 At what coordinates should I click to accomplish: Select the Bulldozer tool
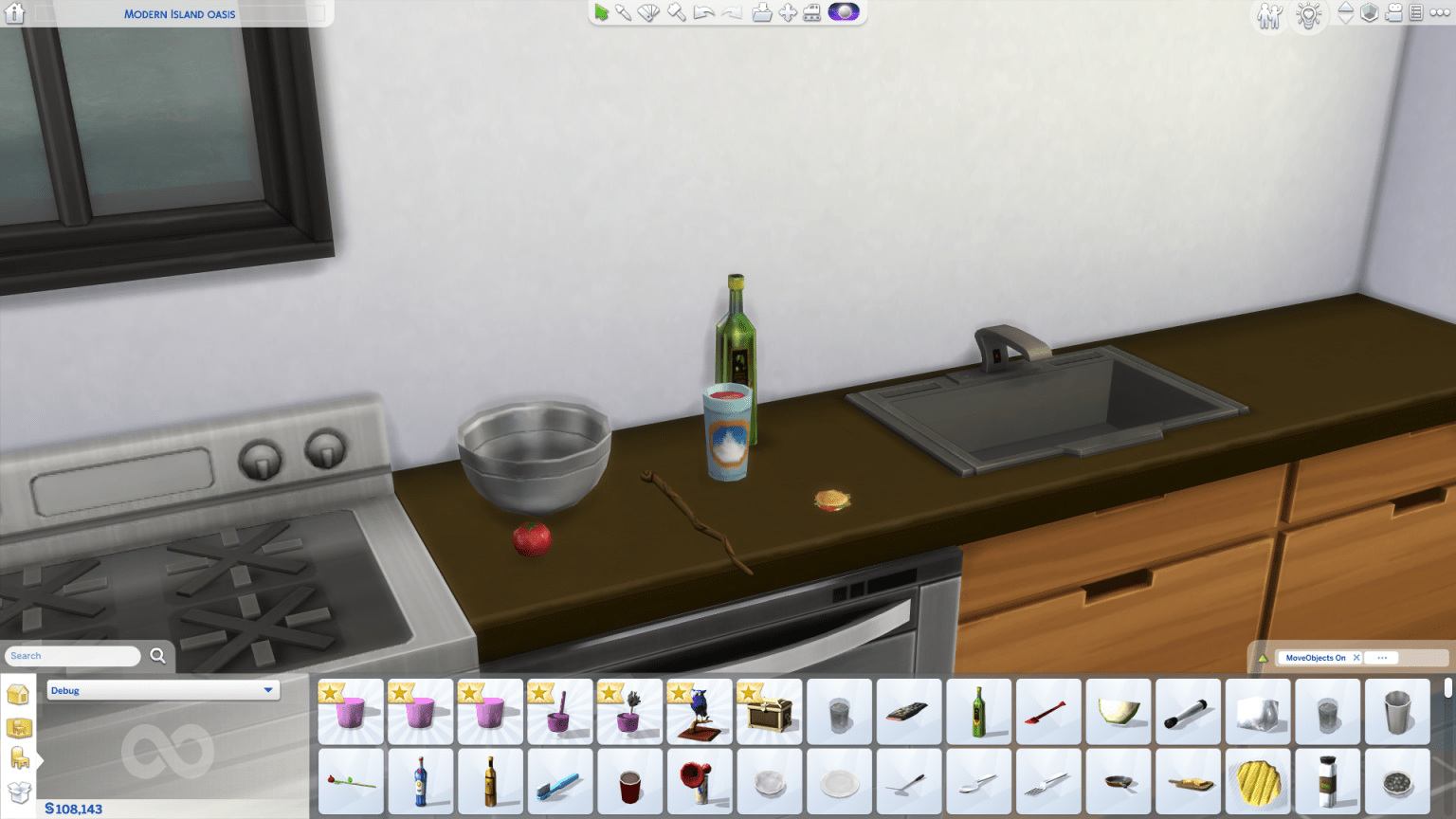[811, 12]
